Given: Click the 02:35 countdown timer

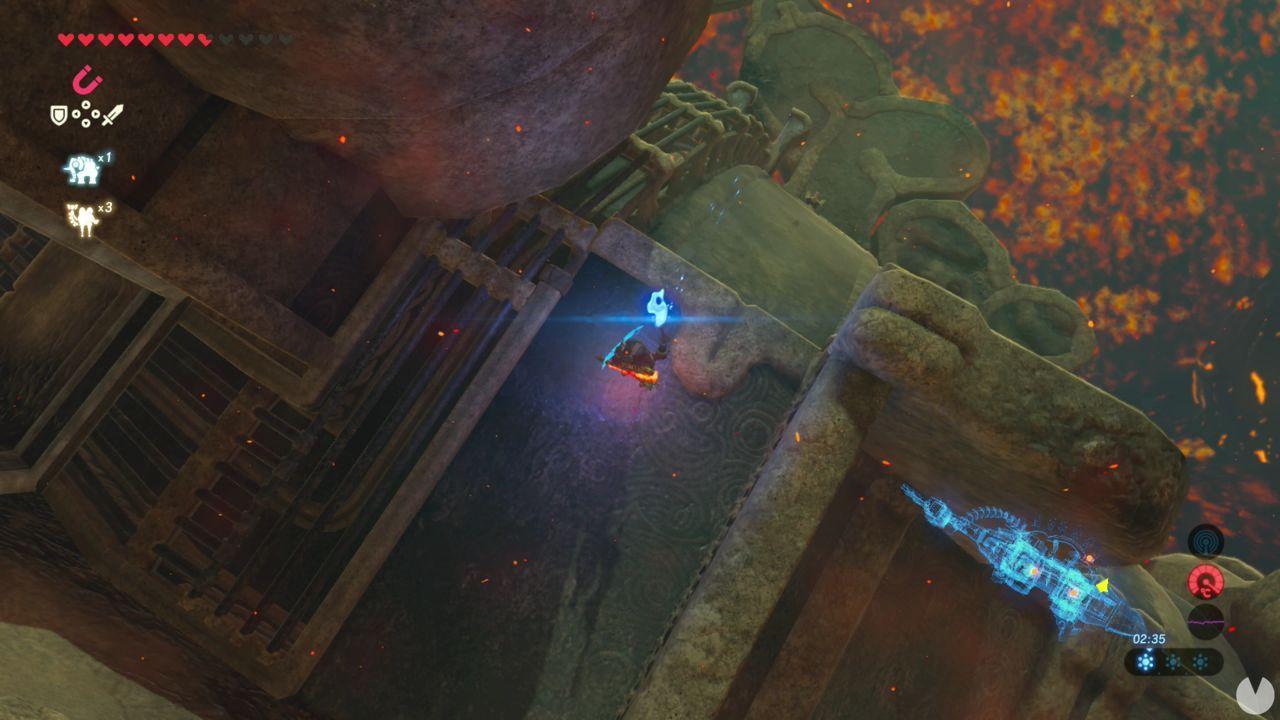Looking at the screenshot, I should (1150, 638).
